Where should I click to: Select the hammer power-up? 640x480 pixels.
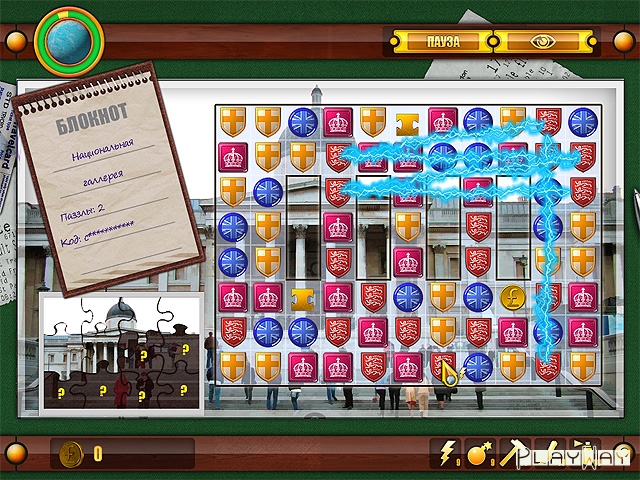point(510,454)
